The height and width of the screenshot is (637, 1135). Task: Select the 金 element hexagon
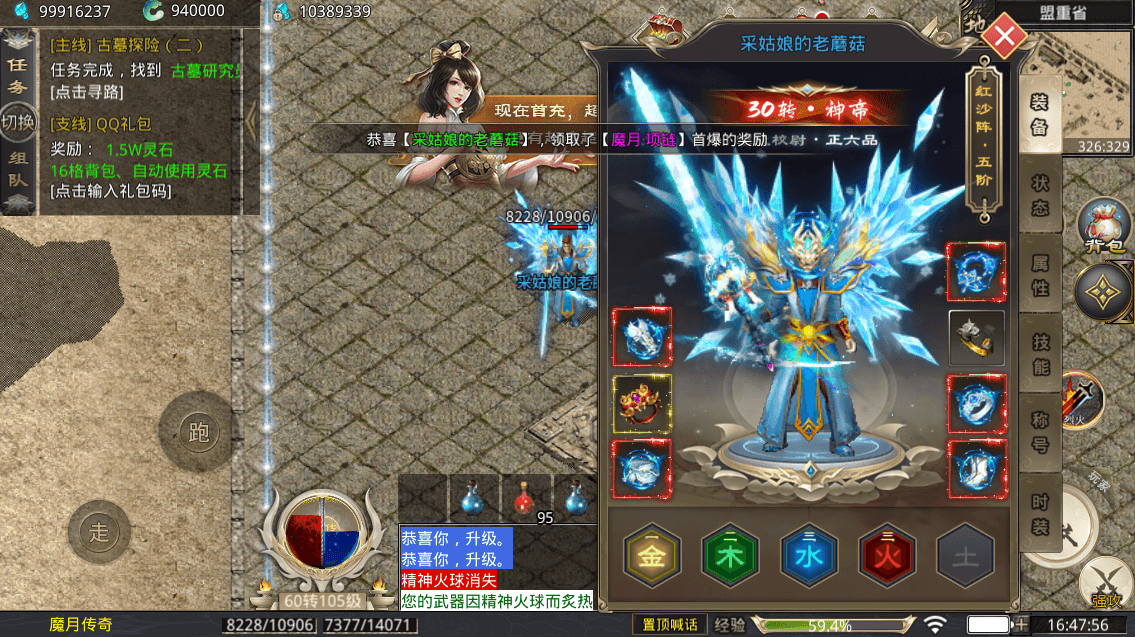[652, 557]
